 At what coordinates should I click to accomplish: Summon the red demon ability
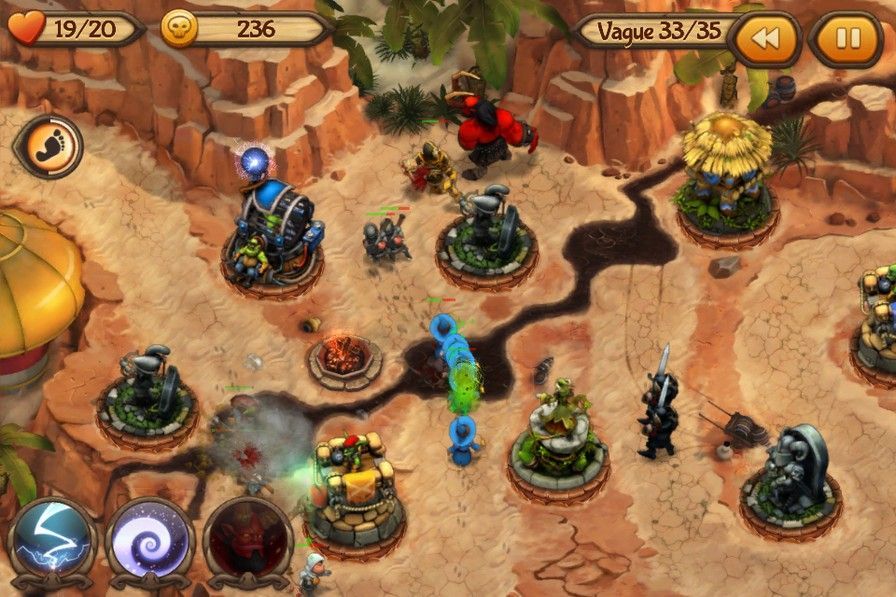coord(247,543)
